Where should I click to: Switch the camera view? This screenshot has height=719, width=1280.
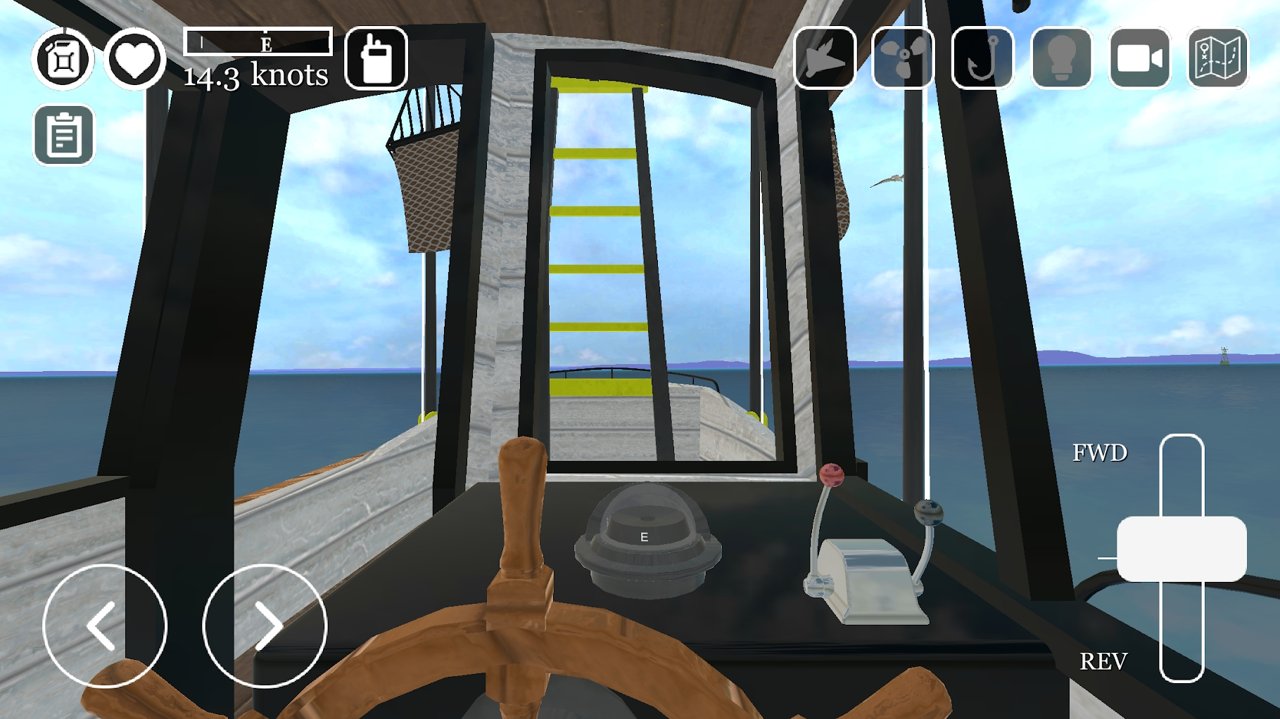coord(1140,59)
